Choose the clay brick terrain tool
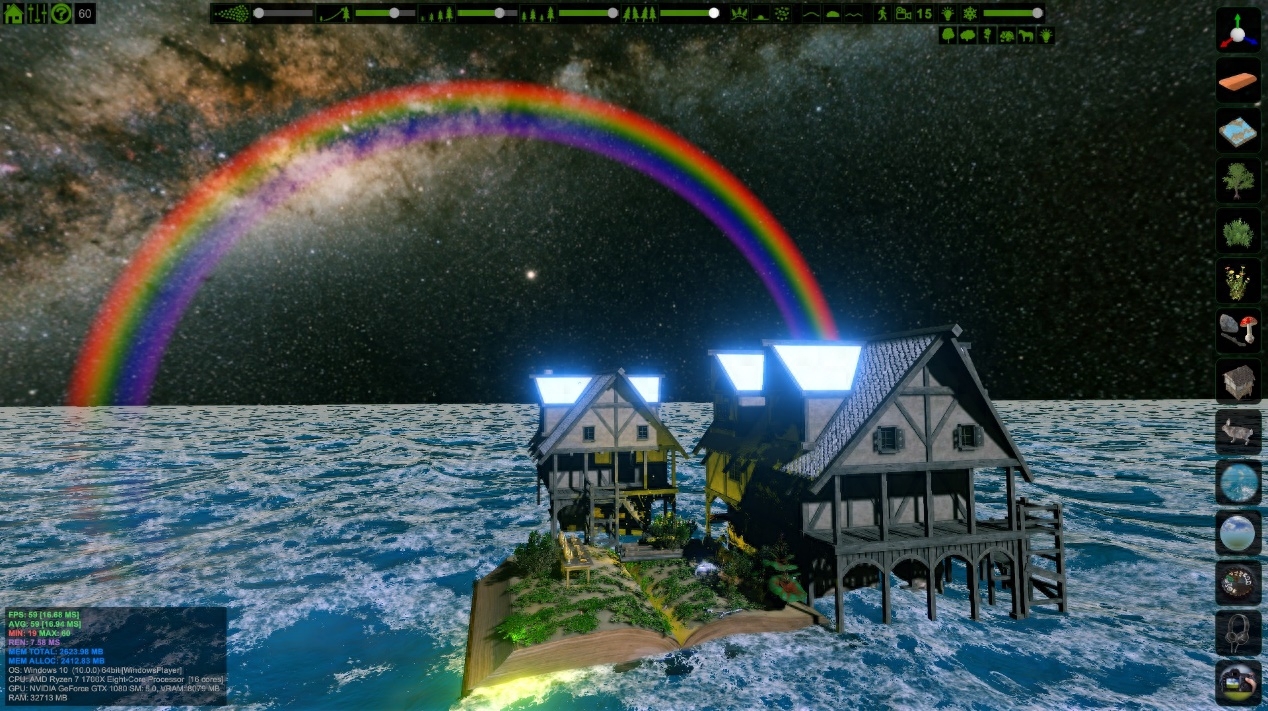The width and height of the screenshot is (1268, 711). pyautogui.click(x=1238, y=80)
